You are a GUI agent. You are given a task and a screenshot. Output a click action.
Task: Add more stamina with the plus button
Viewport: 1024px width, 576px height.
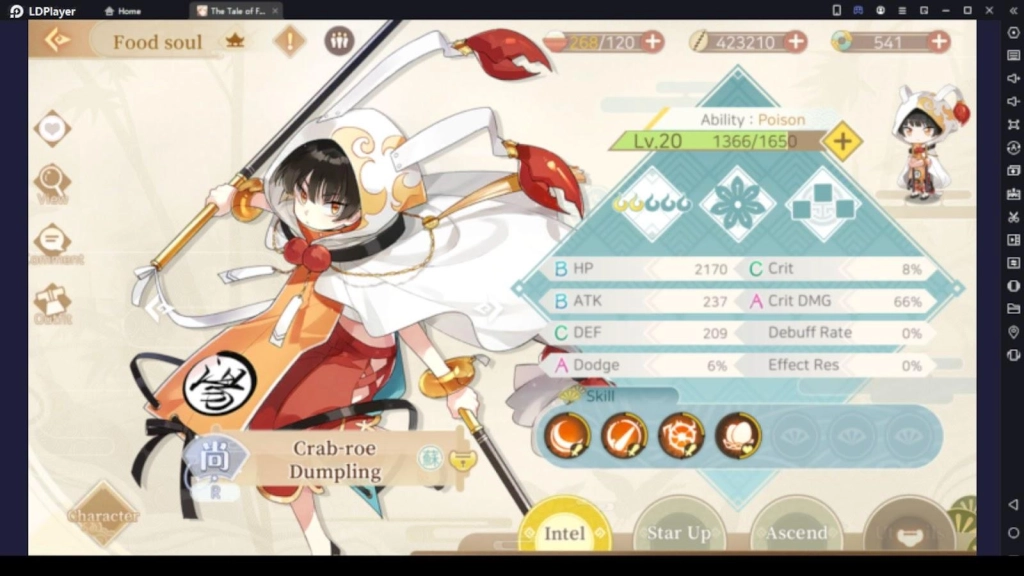point(652,41)
